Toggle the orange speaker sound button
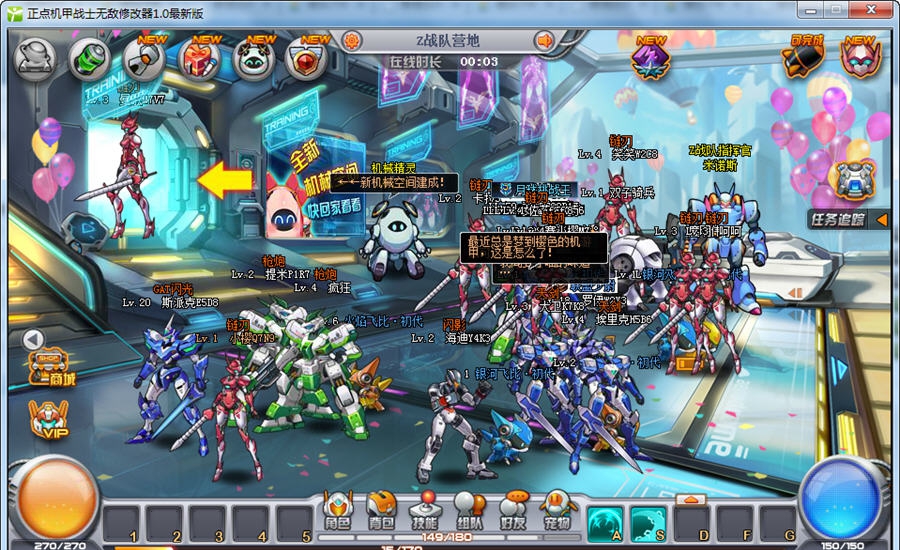The image size is (900, 550). [545, 41]
